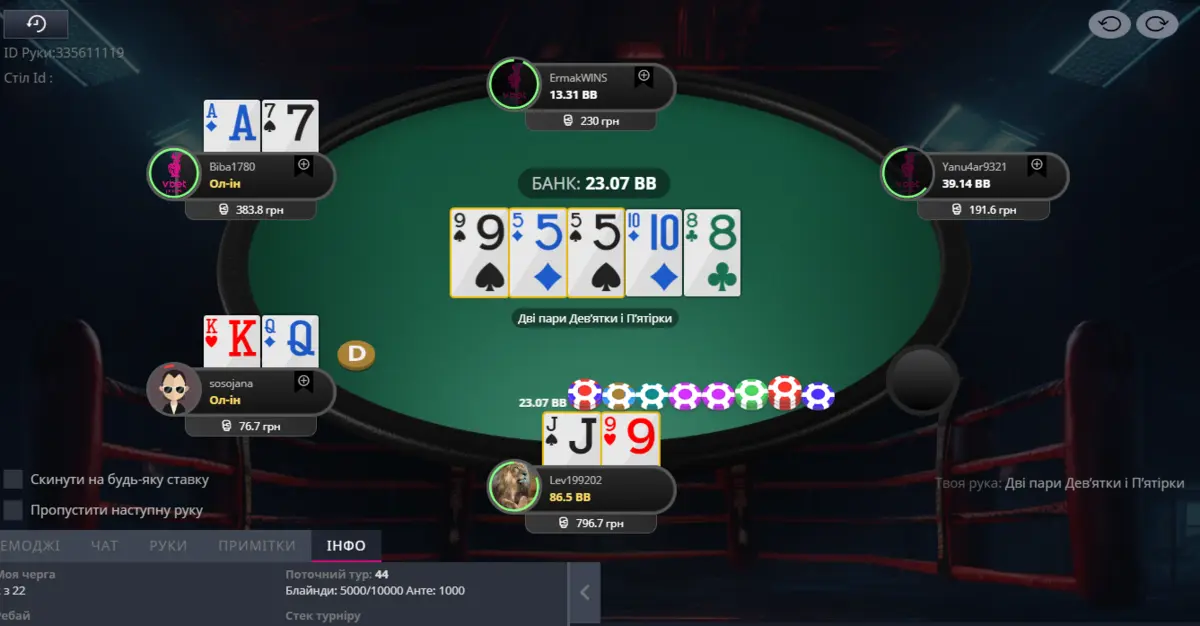This screenshot has height=626, width=1200.
Task: Switch to the ІНФО tab
Action: click(x=346, y=546)
